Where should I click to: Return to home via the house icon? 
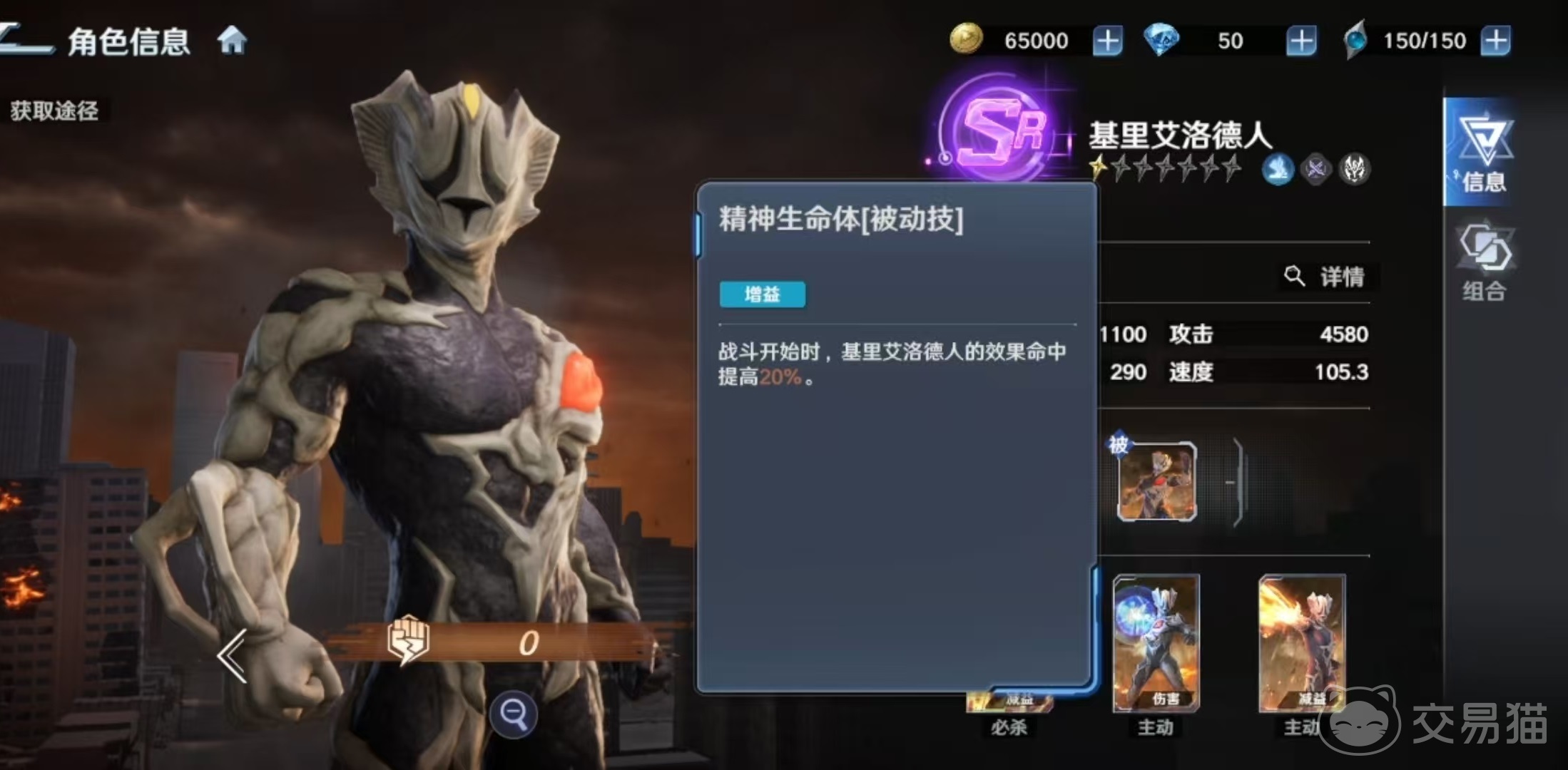(x=232, y=40)
